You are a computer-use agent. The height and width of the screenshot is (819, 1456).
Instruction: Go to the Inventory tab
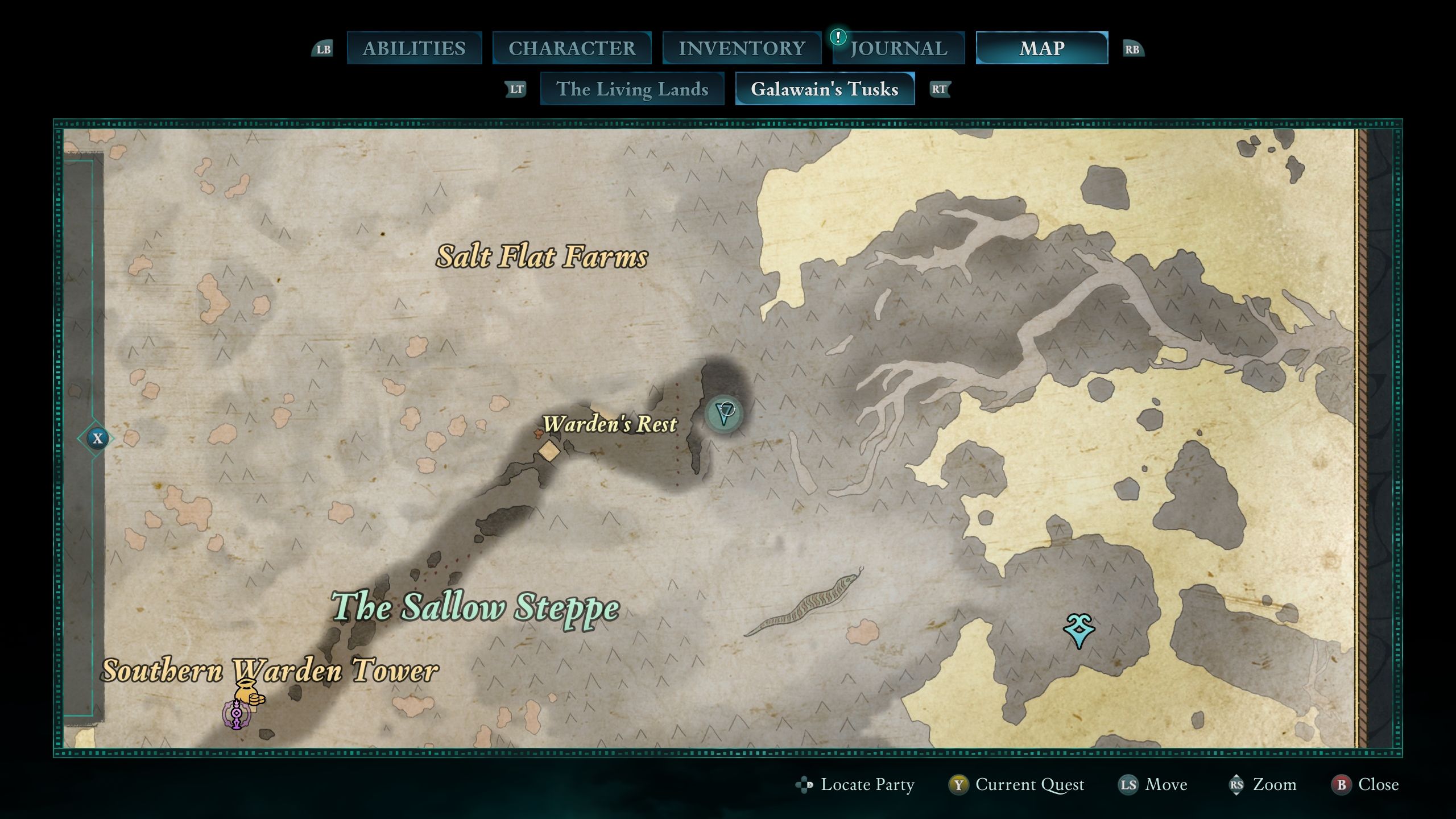pyautogui.click(x=742, y=48)
